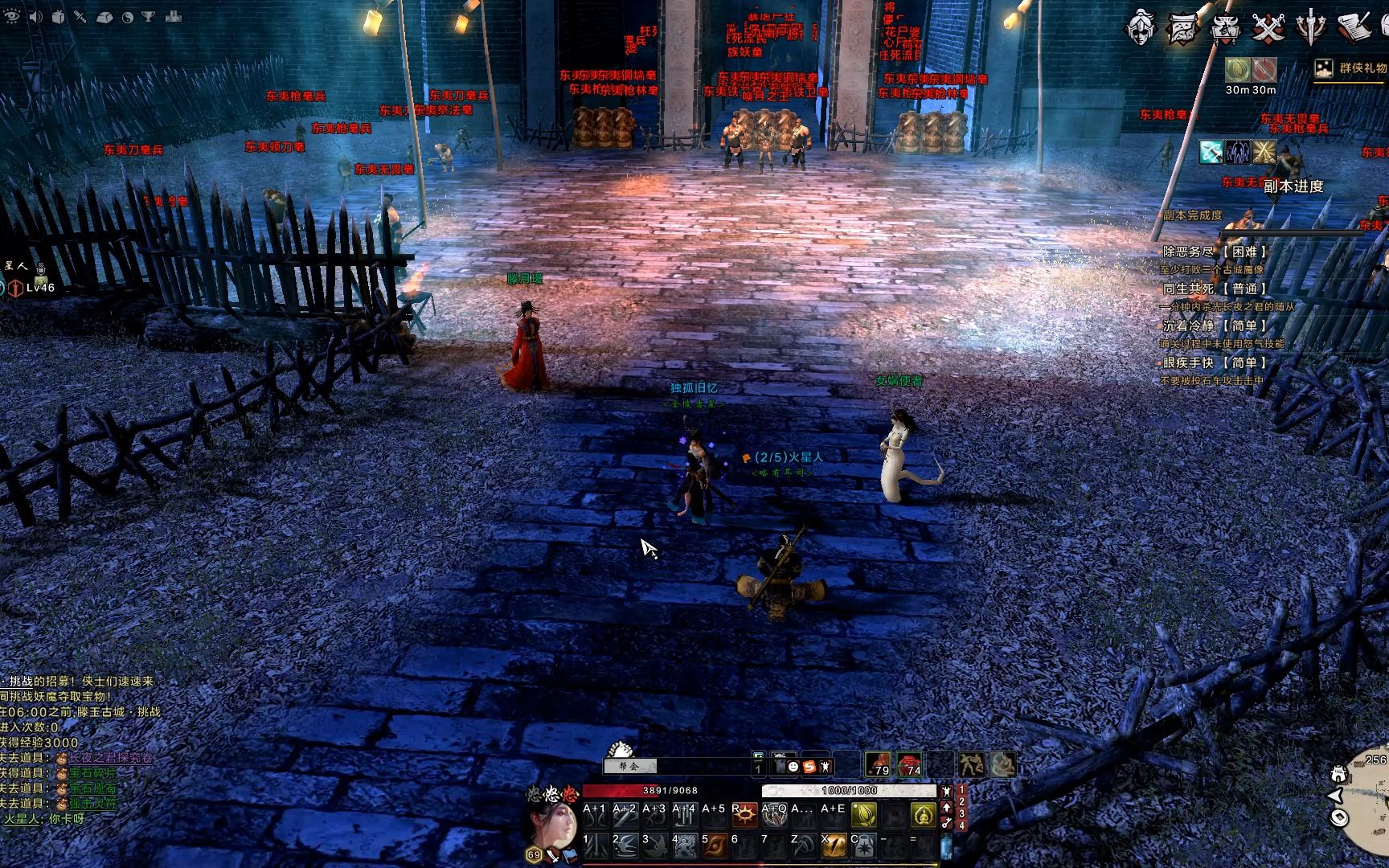This screenshot has width=1389, height=868.
Task: Open the trophy achievements icon
Action: tap(150, 17)
